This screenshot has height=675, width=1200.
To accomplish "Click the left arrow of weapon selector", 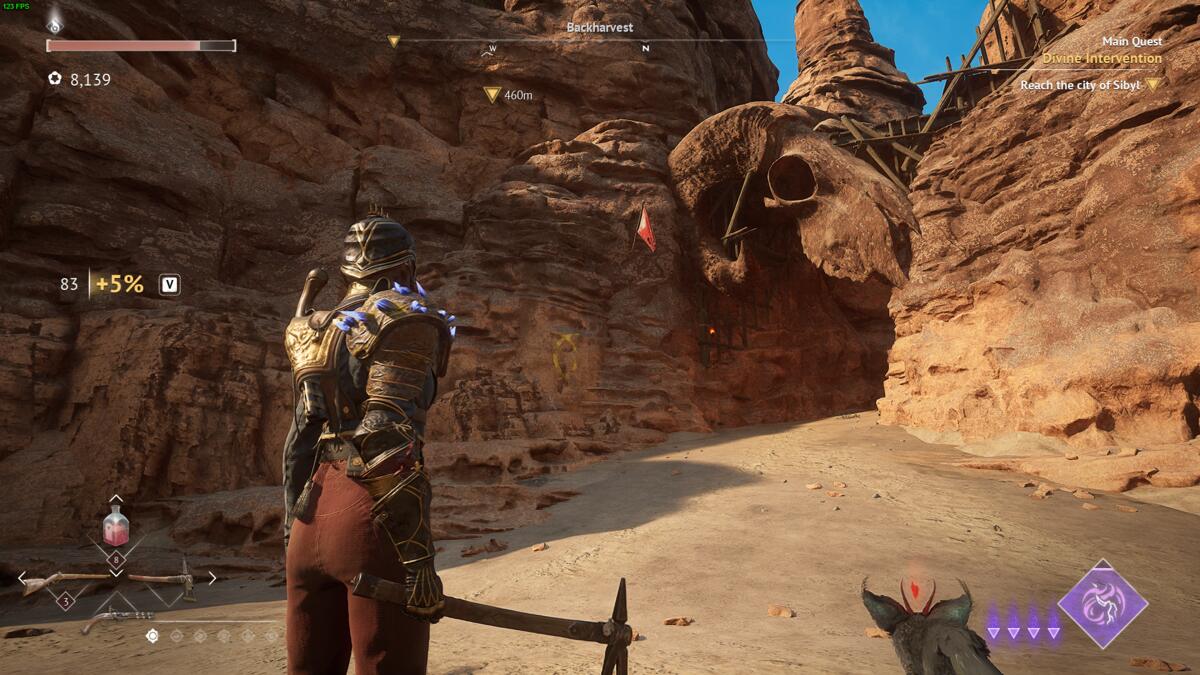I will (x=22, y=578).
